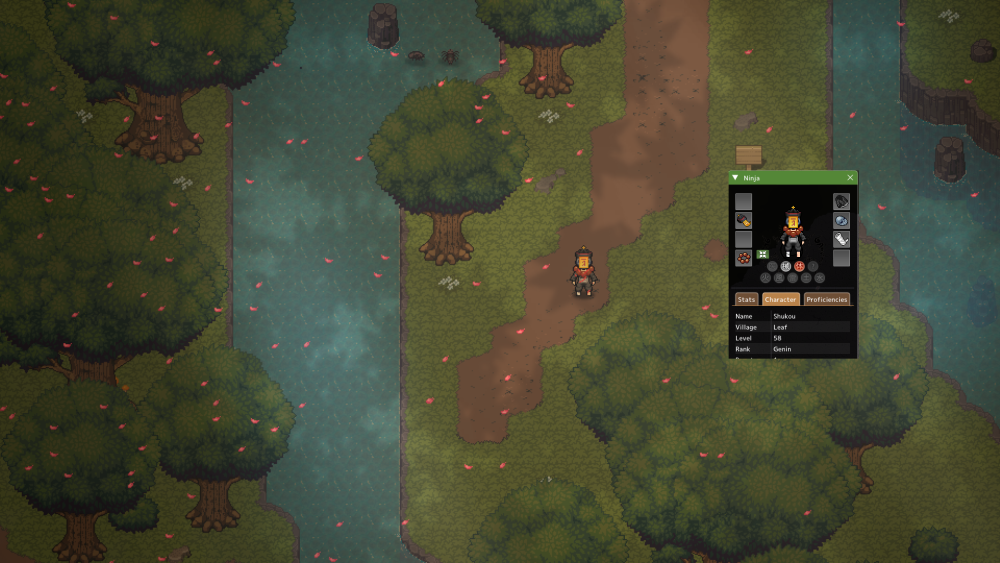Viewport: 1000px width, 563px height.
Task: Open the Proficiencies tab
Action: pyautogui.click(x=827, y=299)
